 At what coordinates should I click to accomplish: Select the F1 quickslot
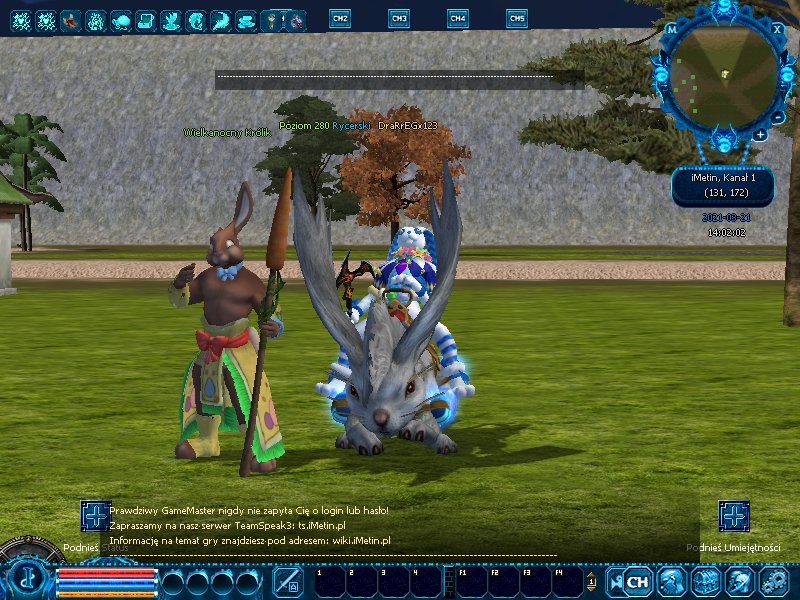[x=472, y=581]
